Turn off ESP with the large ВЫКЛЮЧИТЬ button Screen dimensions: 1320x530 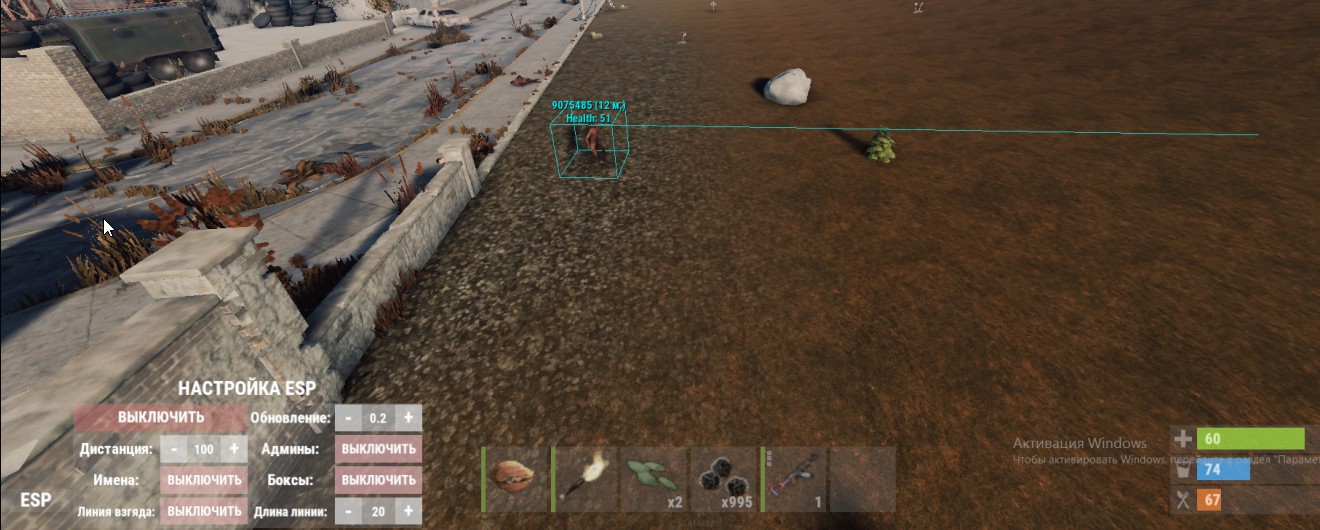(160, 417)
